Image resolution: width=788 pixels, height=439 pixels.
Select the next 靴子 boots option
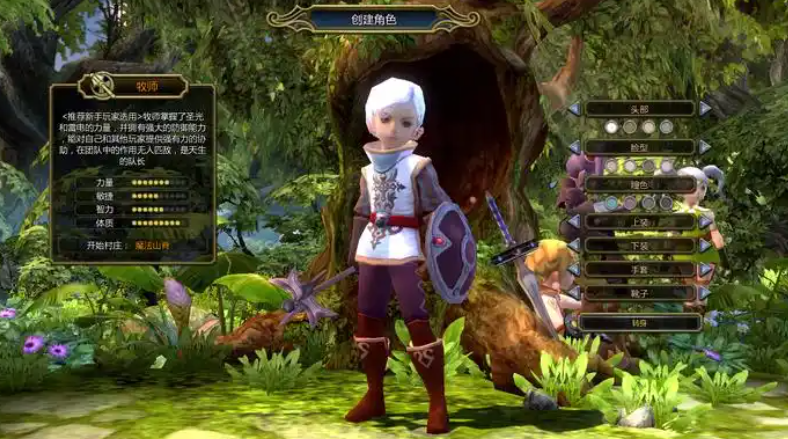pyautogui.click(x=705, y=293)
